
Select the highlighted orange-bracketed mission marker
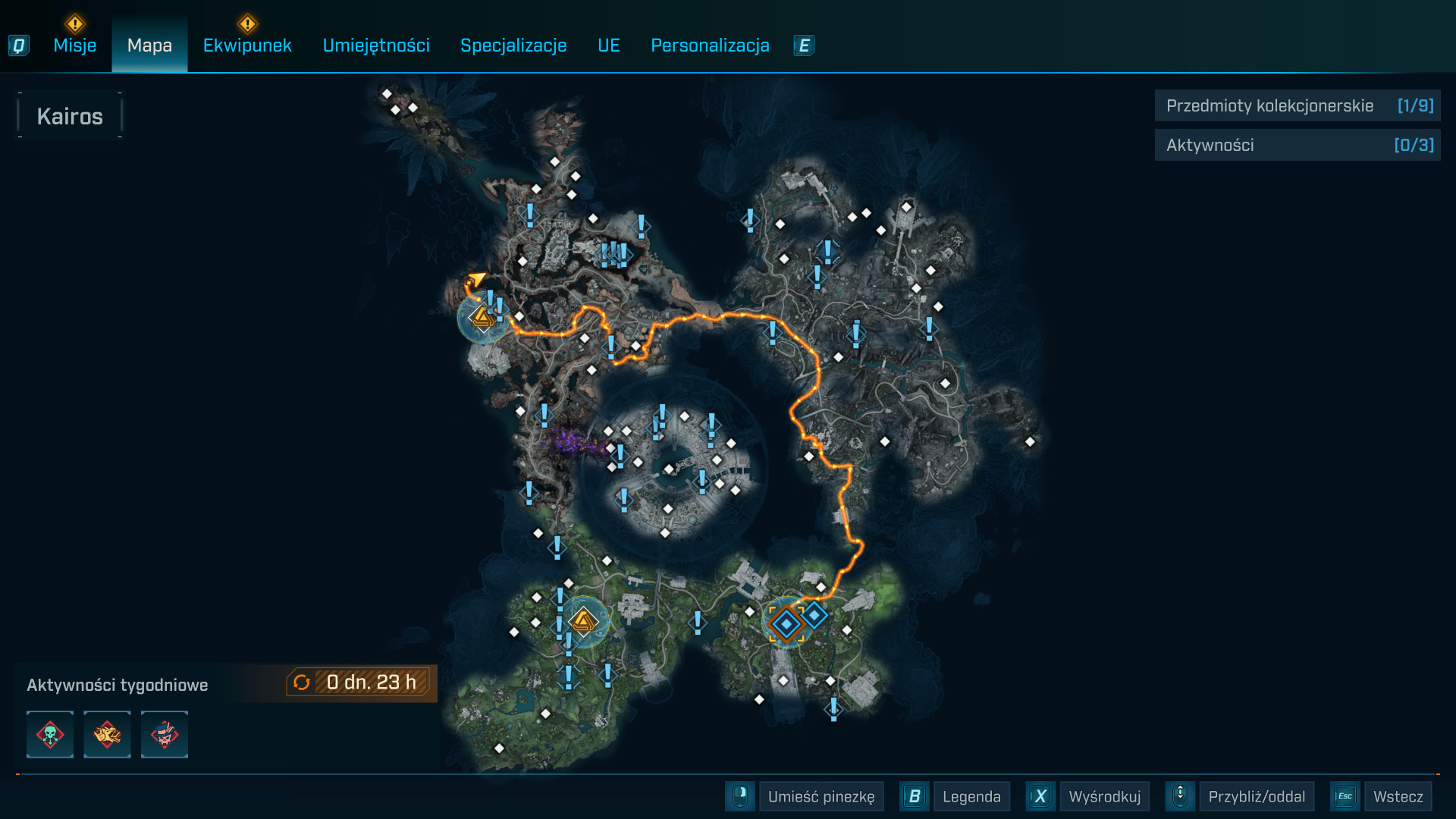click(786, 624)
